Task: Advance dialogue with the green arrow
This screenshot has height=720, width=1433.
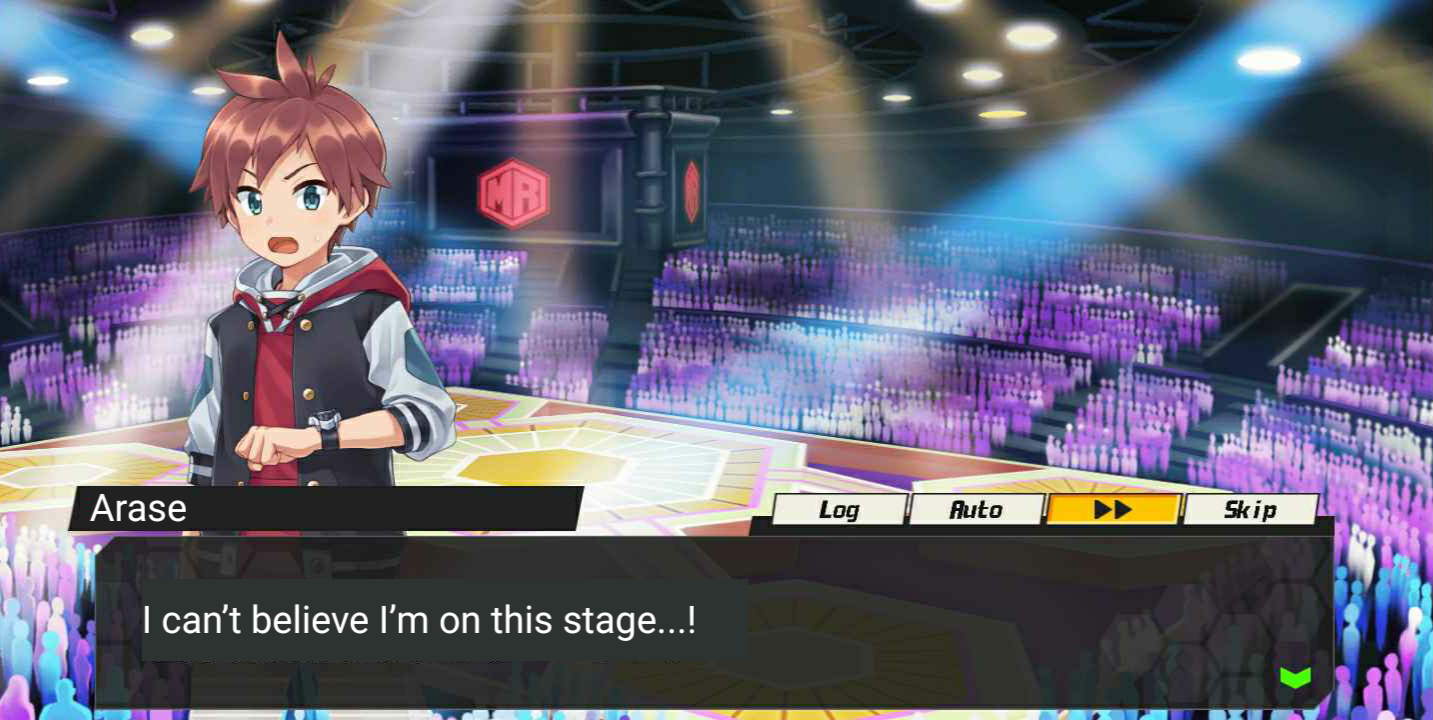Action: [x=1295, y=677]
